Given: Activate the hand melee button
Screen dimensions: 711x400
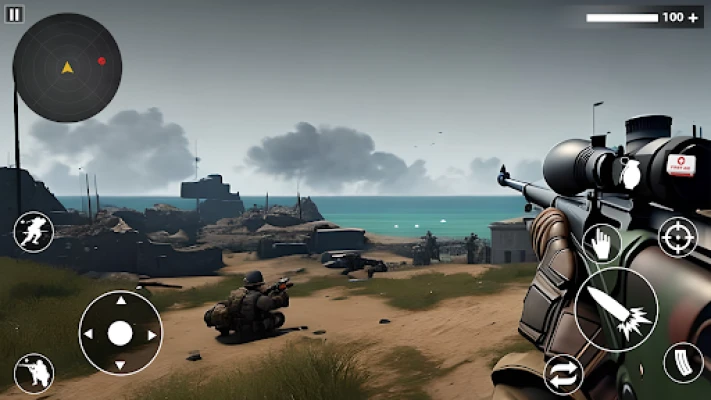Looking at the screenshot, I should coord(601,242).
